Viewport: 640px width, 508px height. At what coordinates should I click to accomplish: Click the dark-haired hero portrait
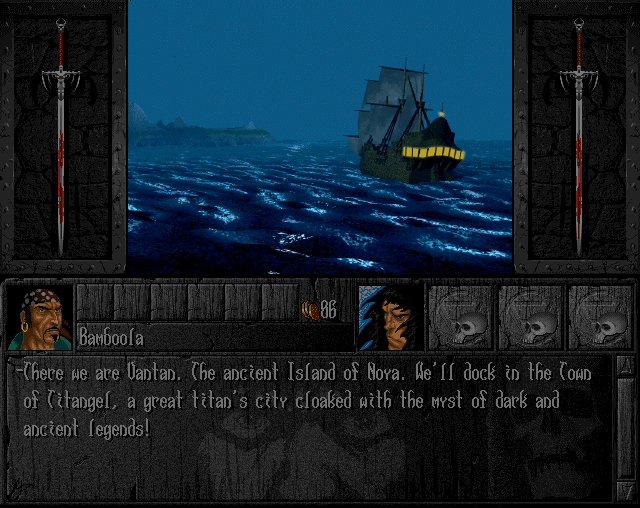(x=389, y=317)
